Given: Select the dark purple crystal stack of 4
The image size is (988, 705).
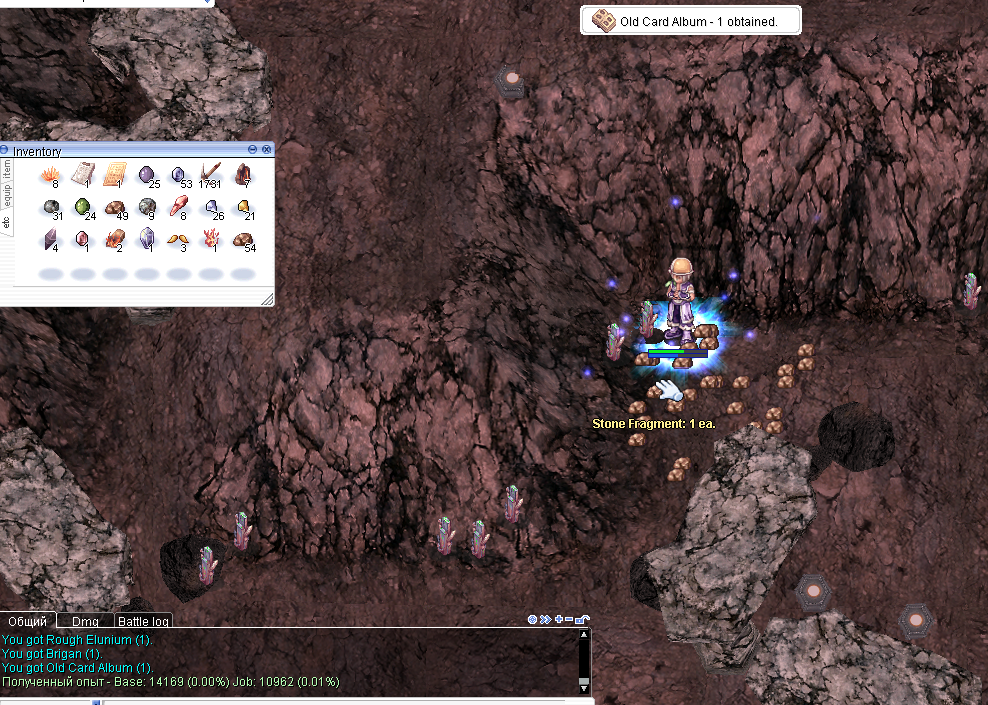Looking at the screenshot, I should click(x=49, y=240).
